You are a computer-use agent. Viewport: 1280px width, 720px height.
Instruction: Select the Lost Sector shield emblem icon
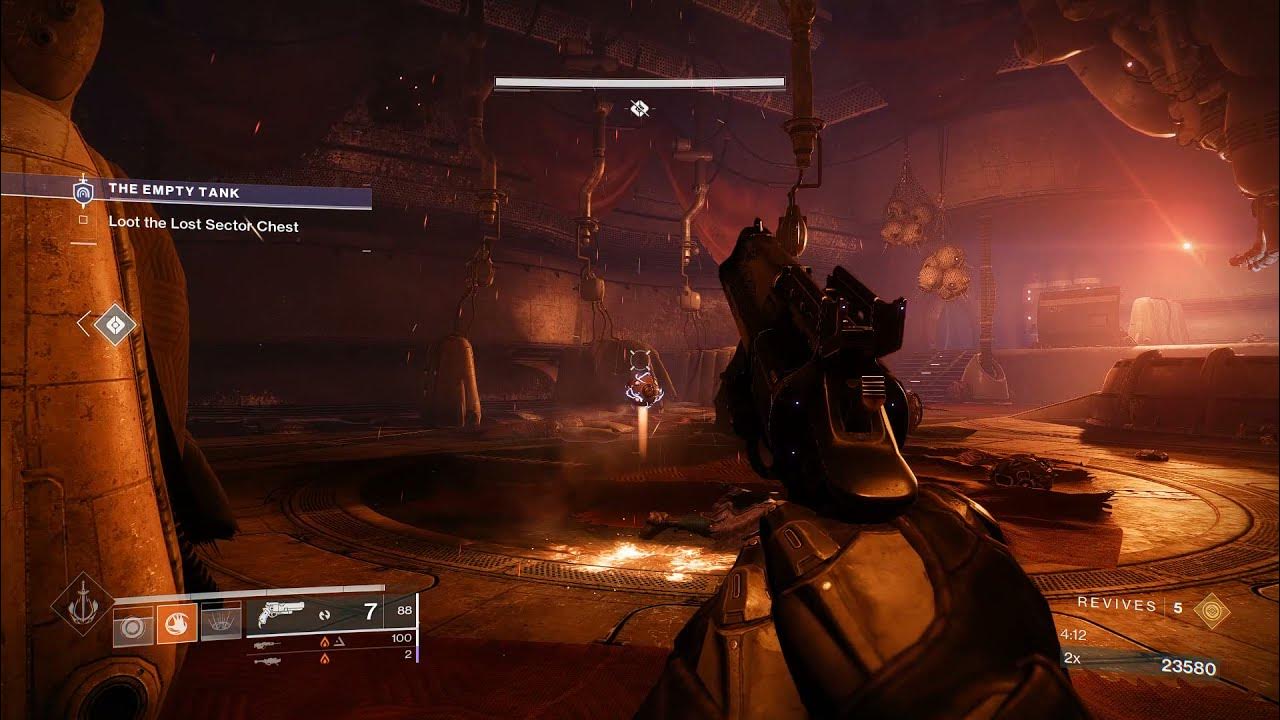[x=83, y=191]
